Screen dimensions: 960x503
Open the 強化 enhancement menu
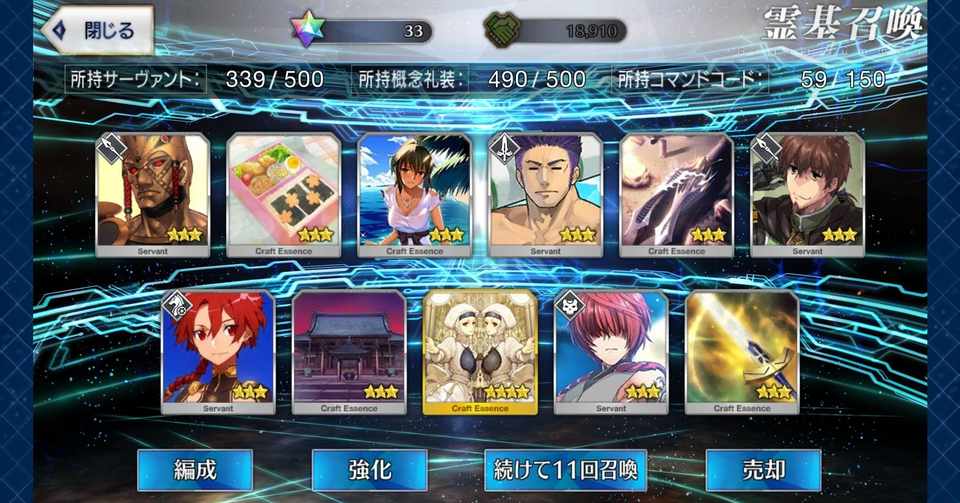(x=369, y=469)
